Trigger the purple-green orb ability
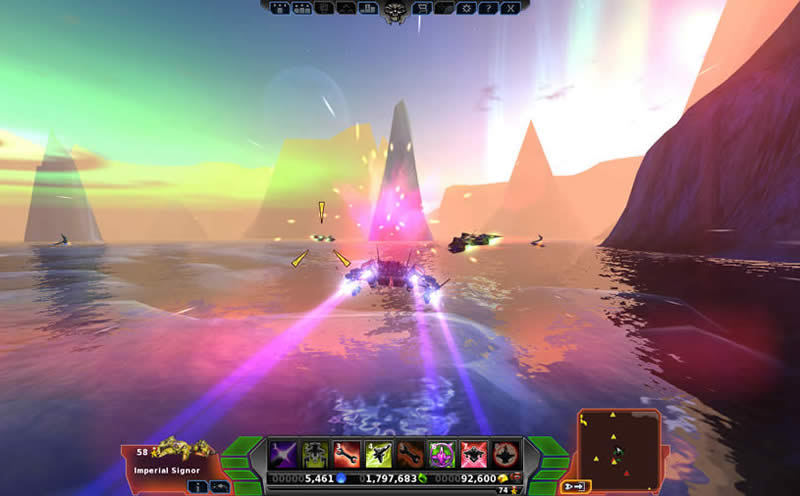The height and width of the screenshot is (496, 800). [x=443, y=454]
